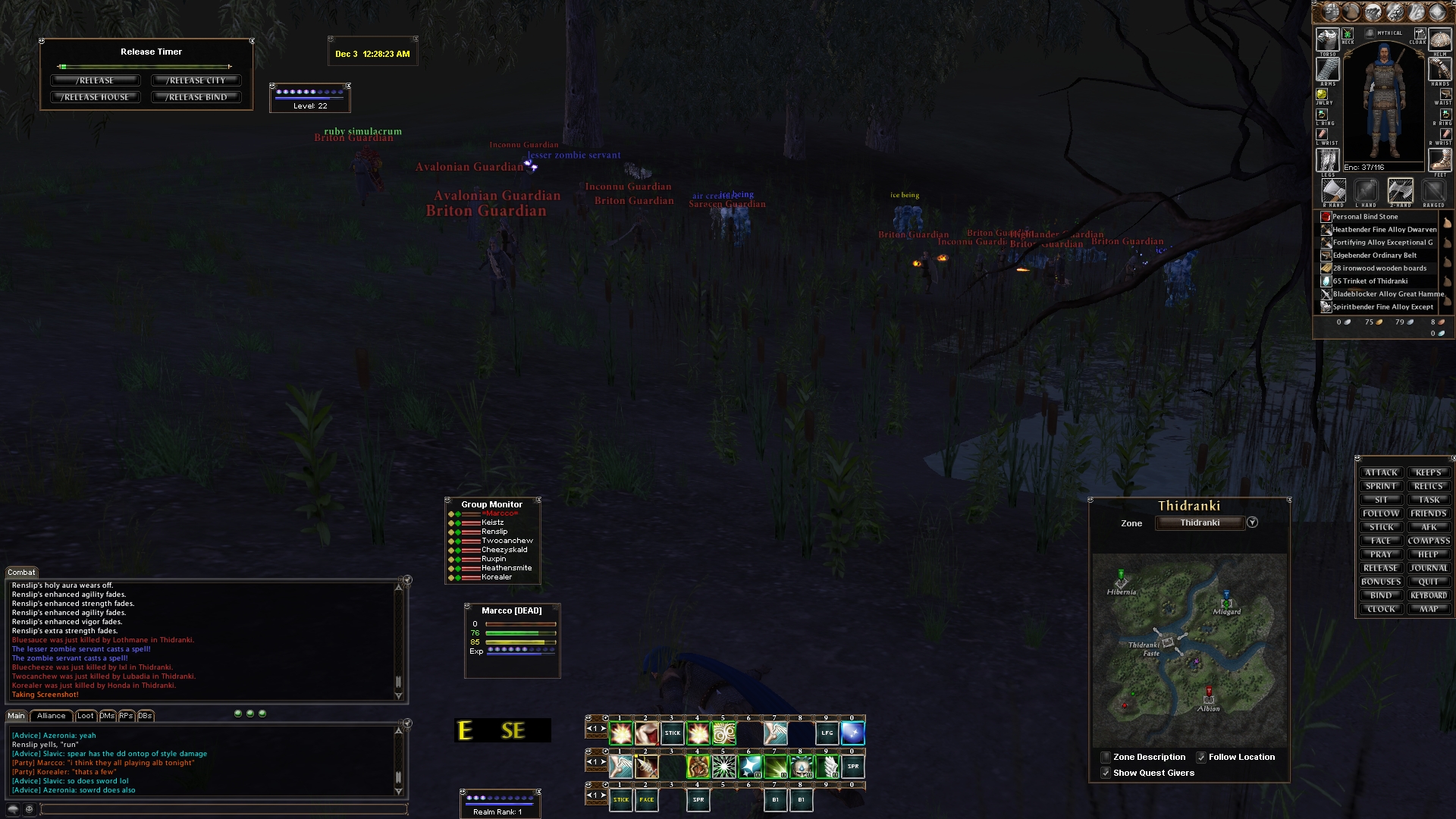
Task: Select Keistz in the Group Monitor
Action: pos(493,522)
